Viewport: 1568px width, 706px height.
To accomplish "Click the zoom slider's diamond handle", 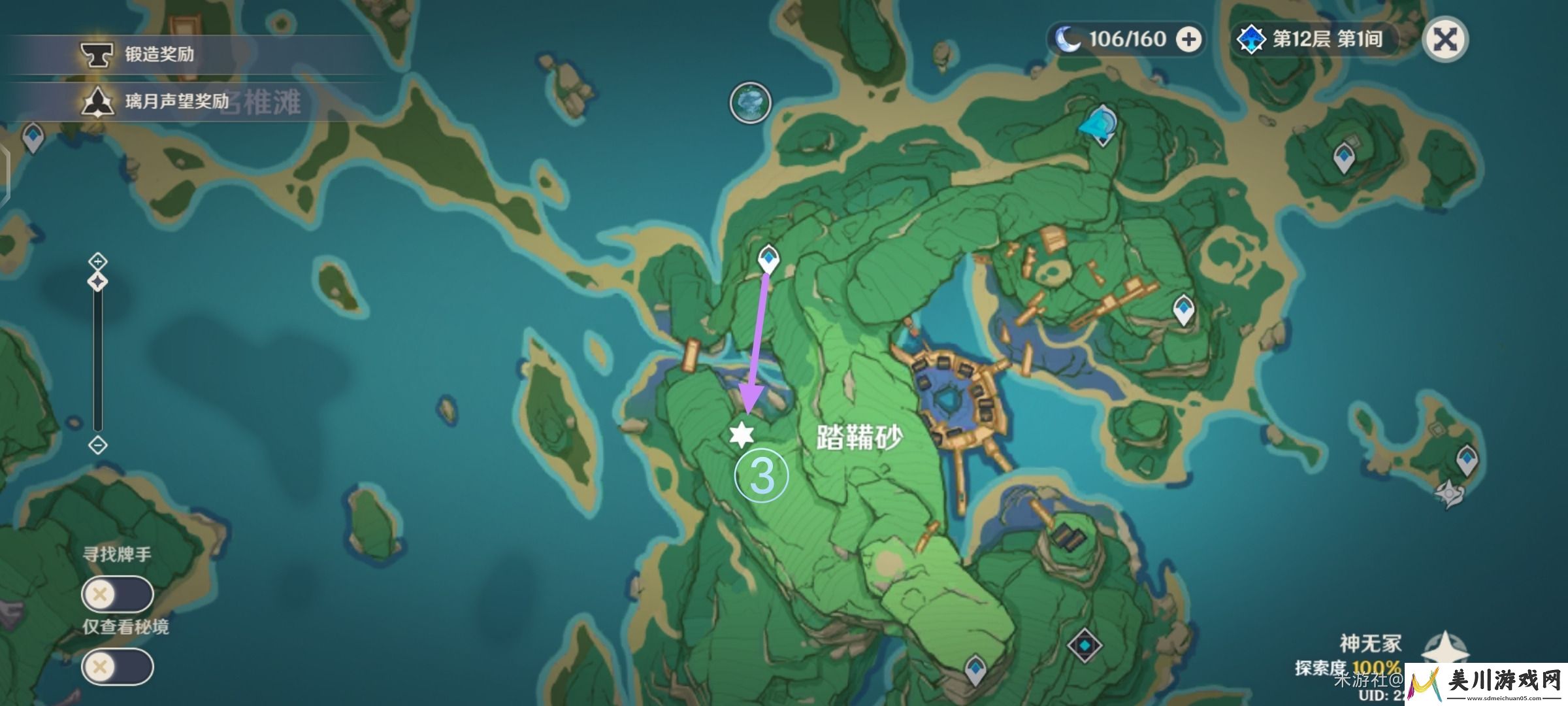I will 98,282.
